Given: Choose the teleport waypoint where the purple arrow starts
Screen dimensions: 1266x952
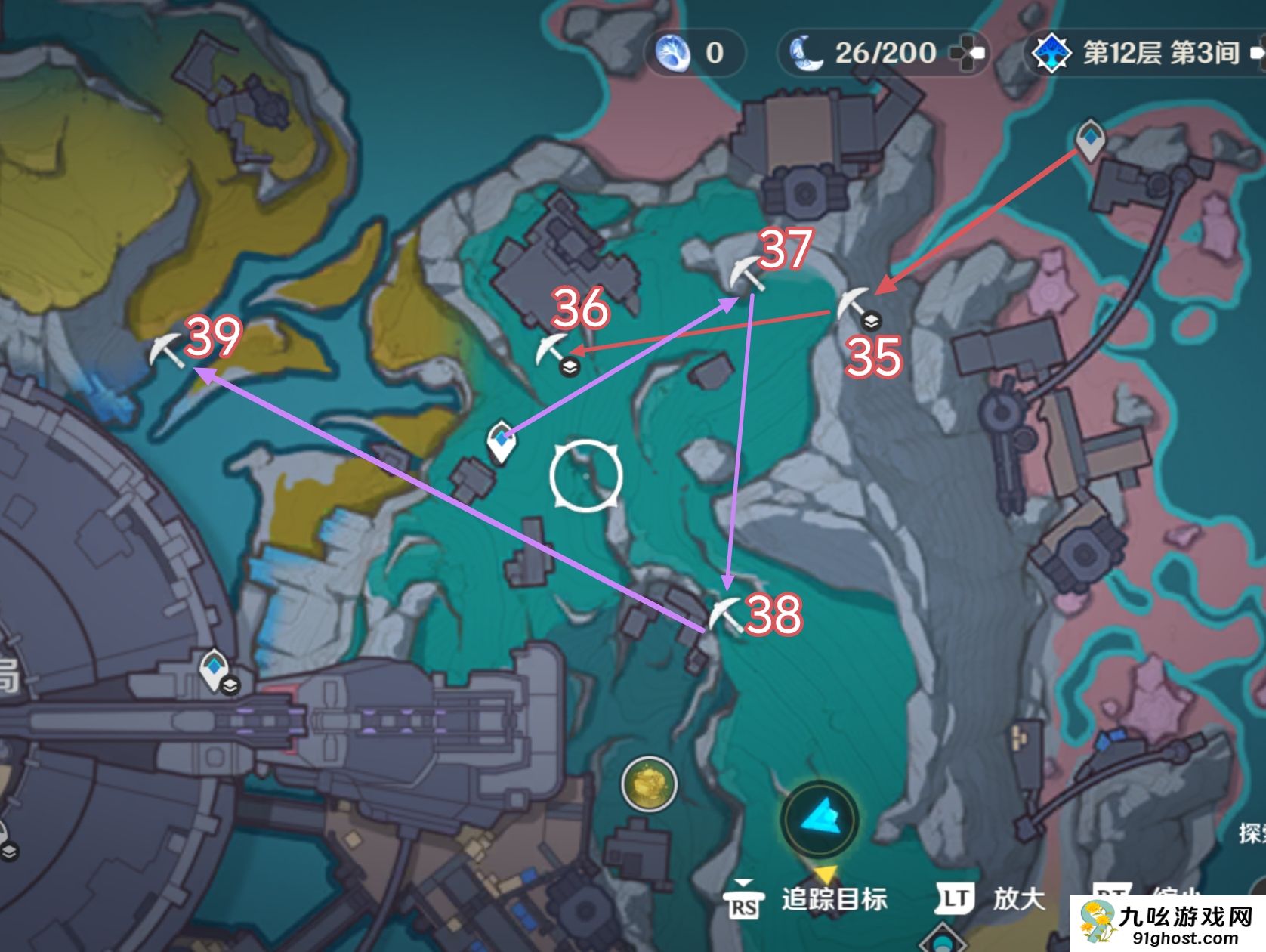Looking at the screenshot, I should tap(500, 441).
